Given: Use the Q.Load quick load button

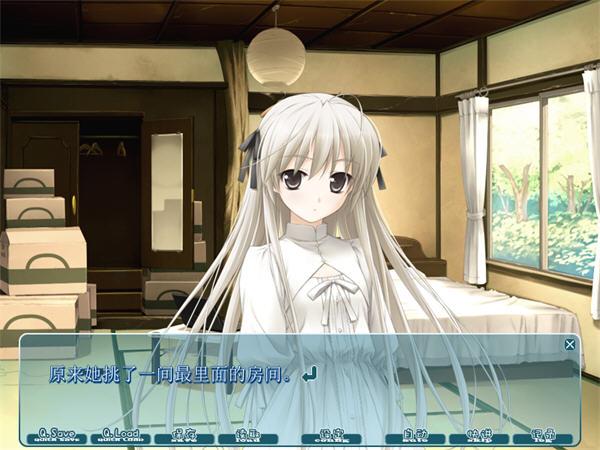Looking at the screenshot, I should point(120,435).
